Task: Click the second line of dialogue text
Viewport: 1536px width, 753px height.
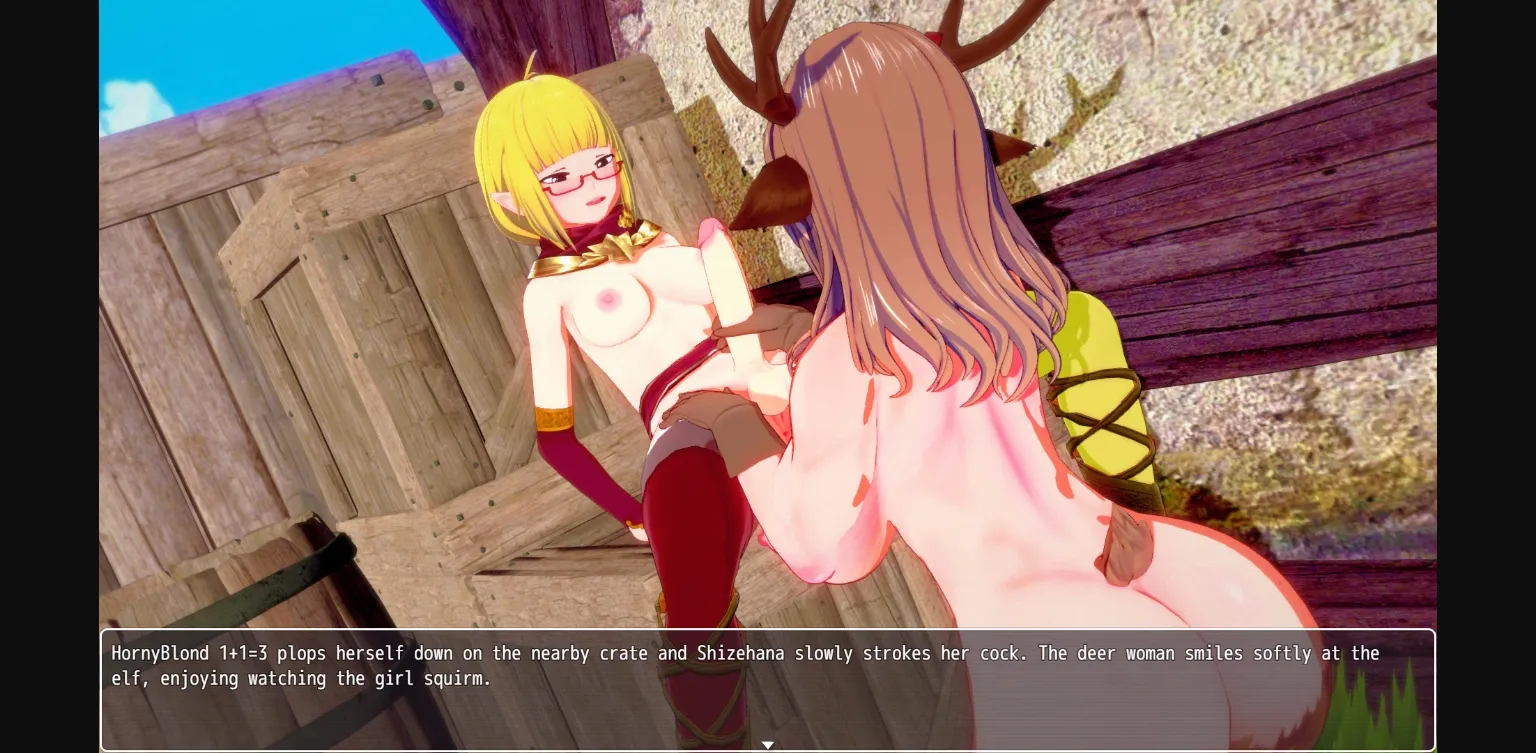Action: pos(300,678)
